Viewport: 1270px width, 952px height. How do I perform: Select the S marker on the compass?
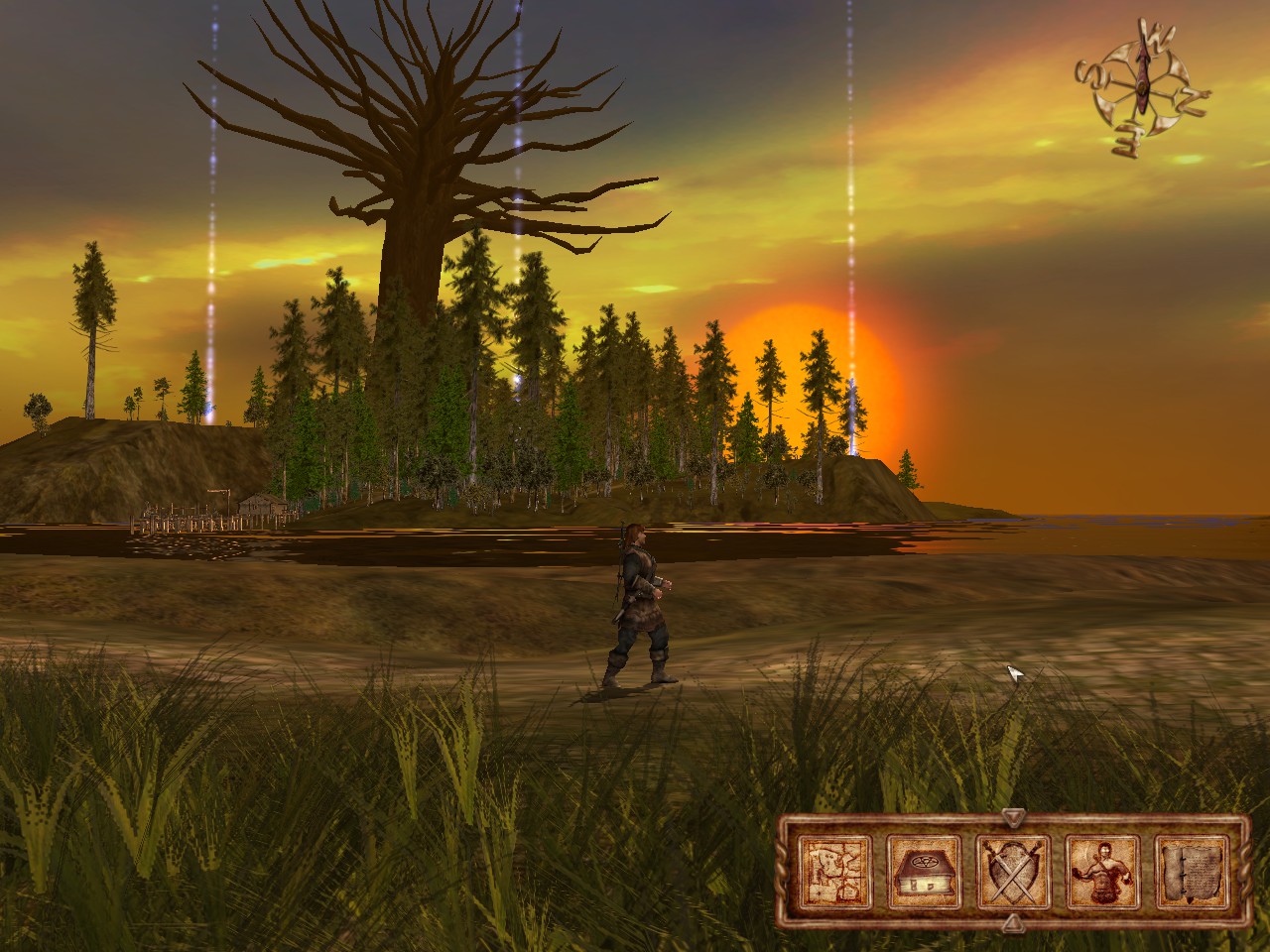1091,72
